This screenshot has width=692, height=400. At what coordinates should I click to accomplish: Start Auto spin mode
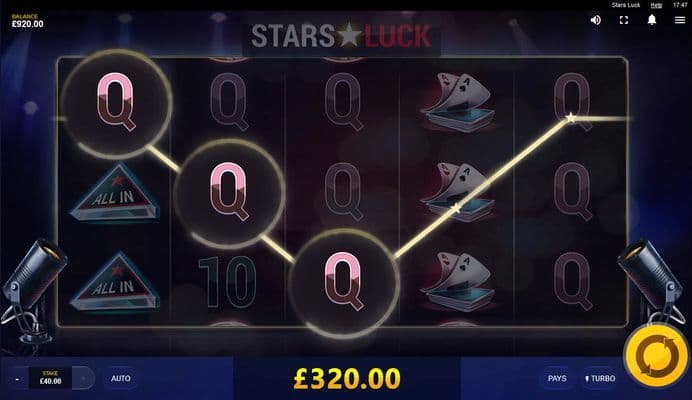tap(120, 379)
